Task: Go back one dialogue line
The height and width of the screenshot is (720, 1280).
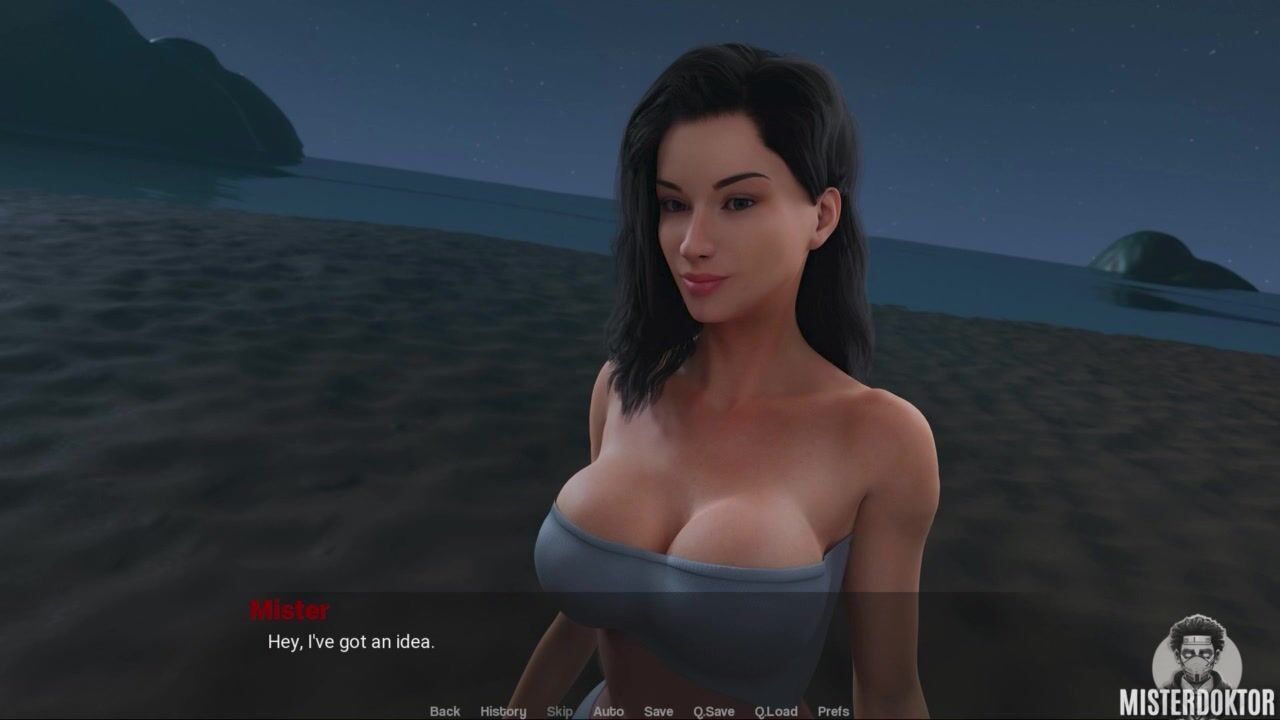Action: (445, 711)
